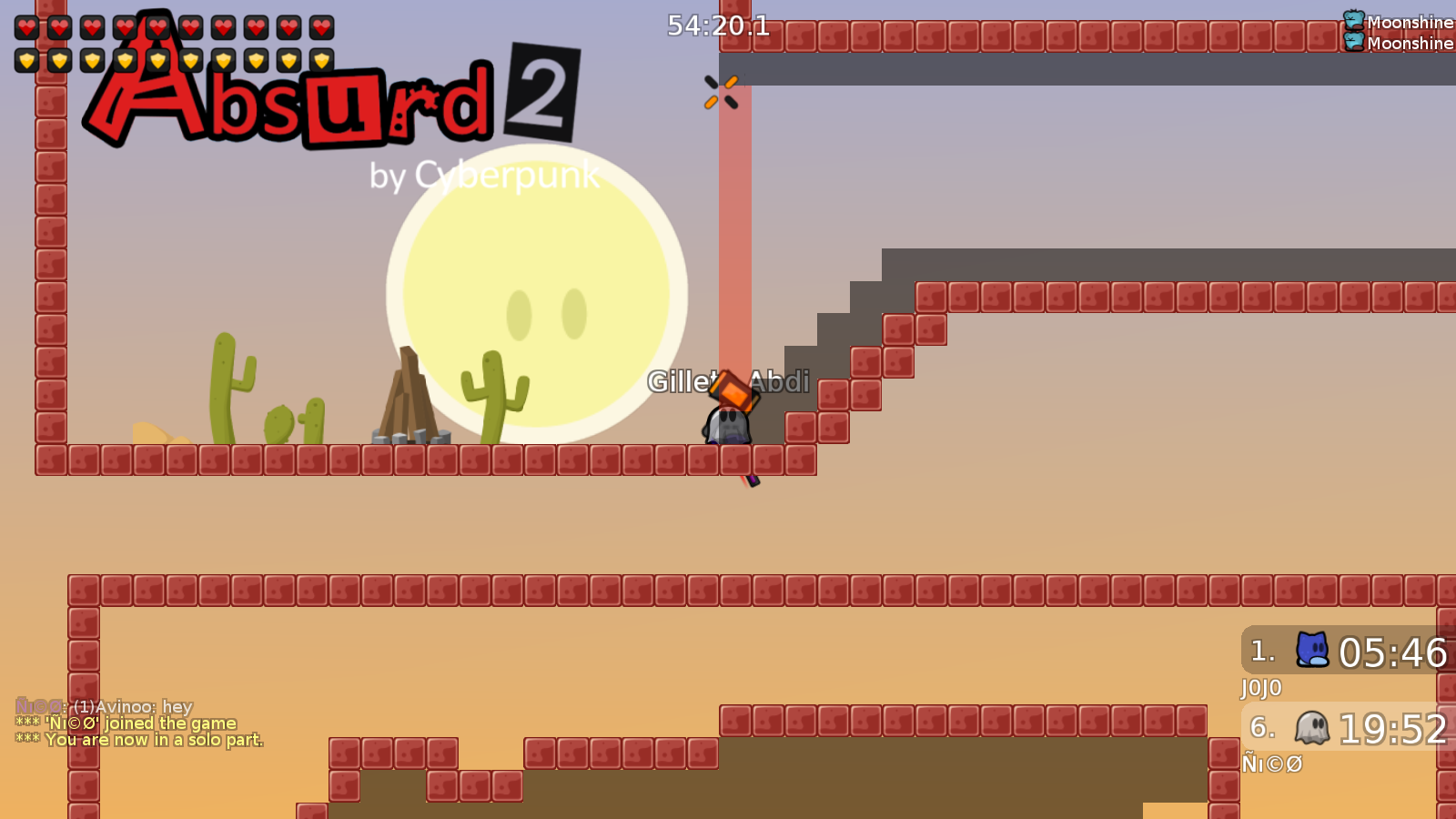Click the first red heart in the health bar
Screen dimensions: 1456x819
coord(26,27)
